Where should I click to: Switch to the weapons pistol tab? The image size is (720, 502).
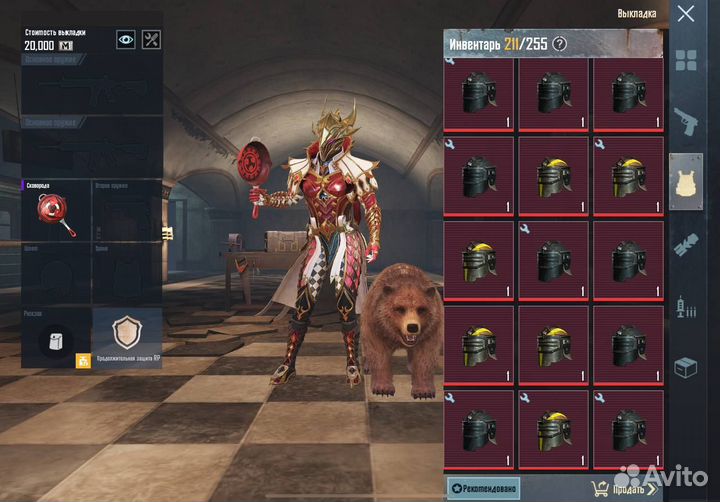pyautogui.click(x=686, y=121)
